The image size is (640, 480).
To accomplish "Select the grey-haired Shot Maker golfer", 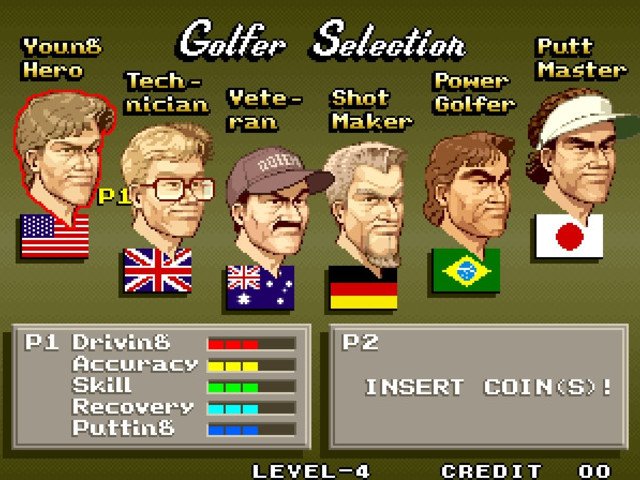I will [x=366, y=205].
